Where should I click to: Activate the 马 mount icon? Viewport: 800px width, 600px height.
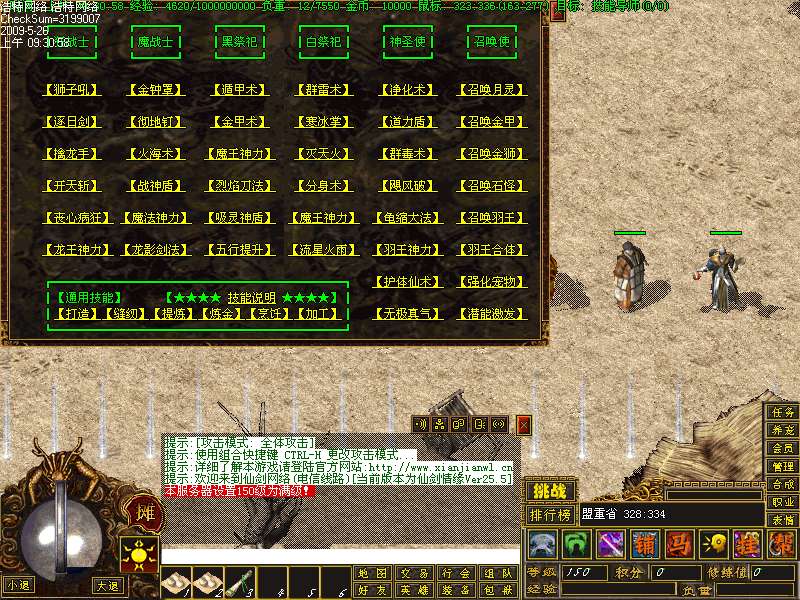pos(679,545)
